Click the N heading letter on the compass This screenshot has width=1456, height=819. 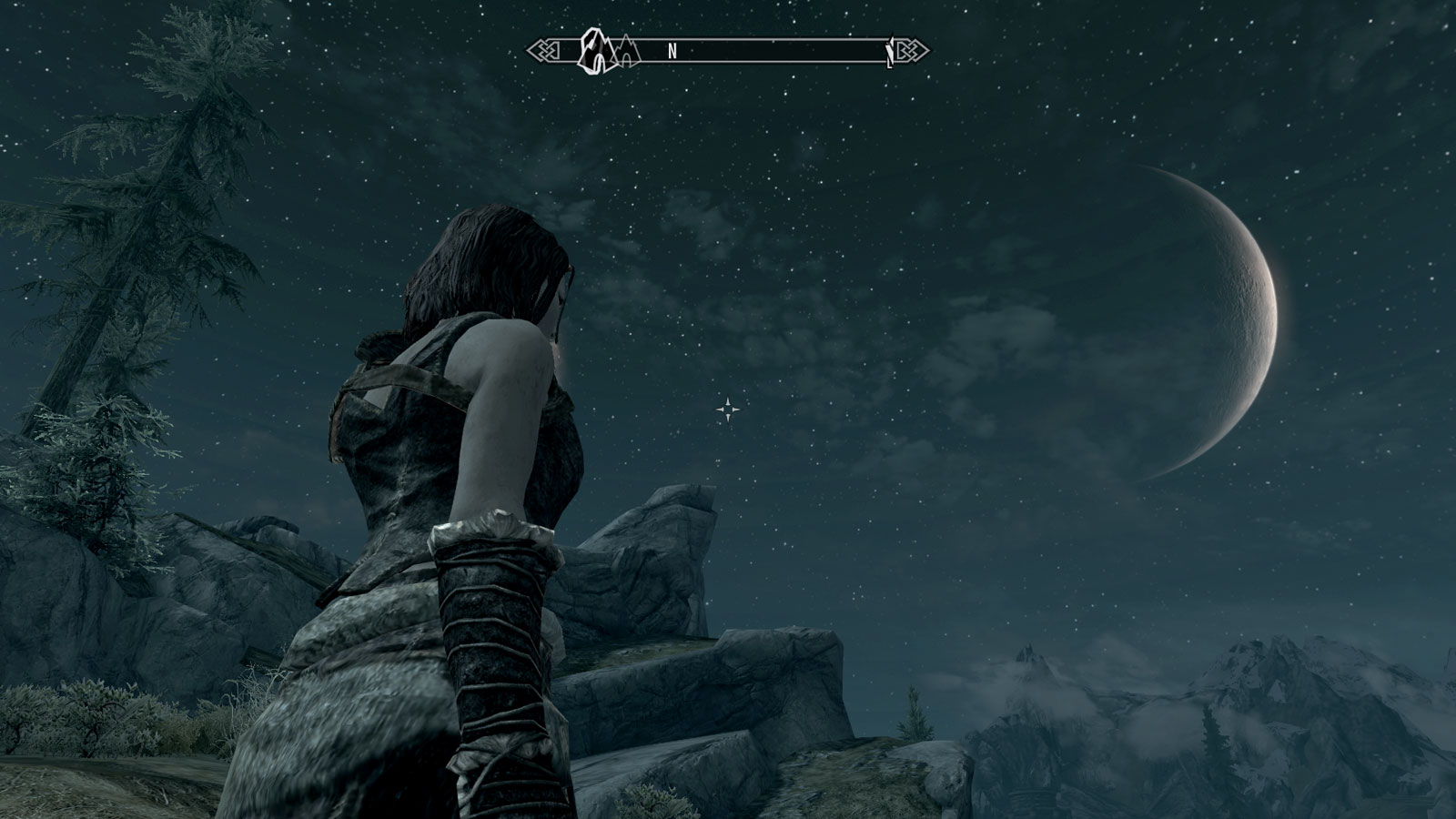(672, 52)
